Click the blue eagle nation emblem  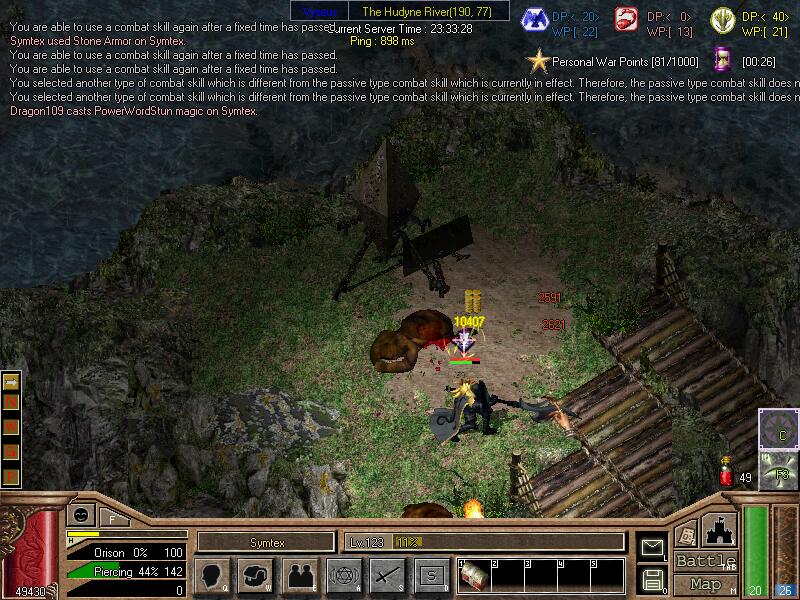pyautogui.click(x=541, y=22)
